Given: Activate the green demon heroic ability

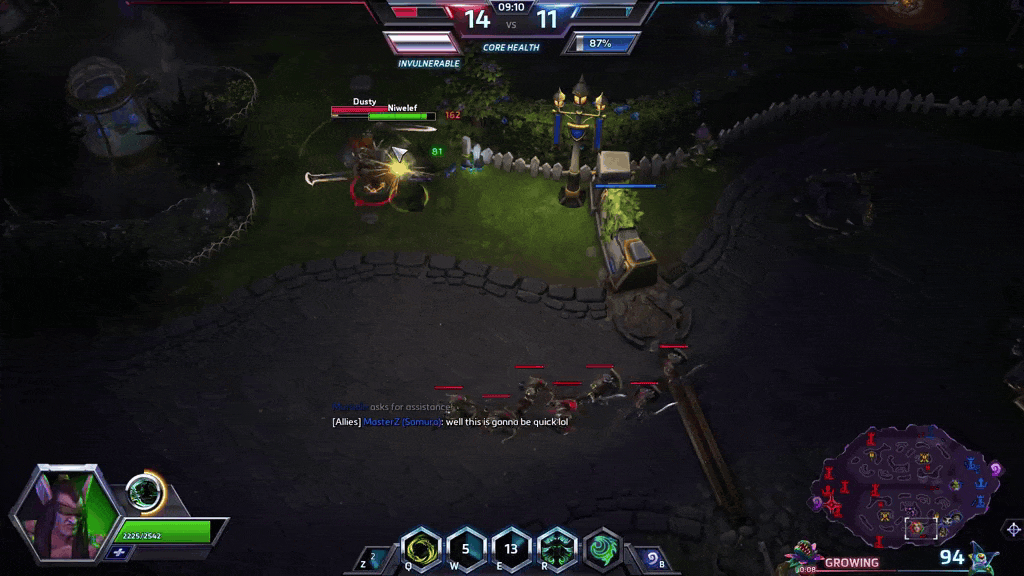Looking at the screenshot, I should 557,549.
